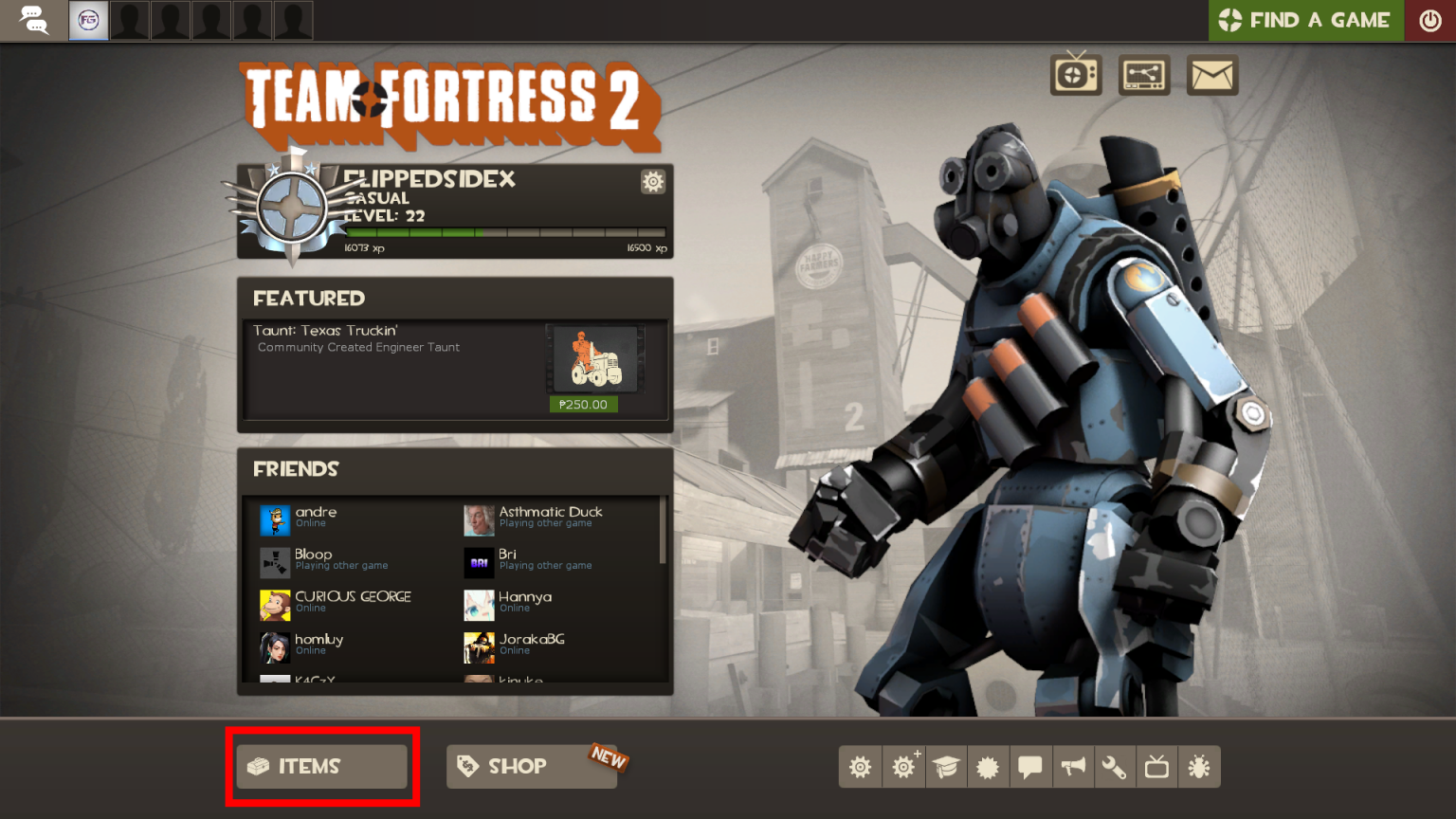The height and width of the screenshot is (819, 1456).
Task: Open Advanced Options via the gear-plus icon
Action: [x=902, y=767]
